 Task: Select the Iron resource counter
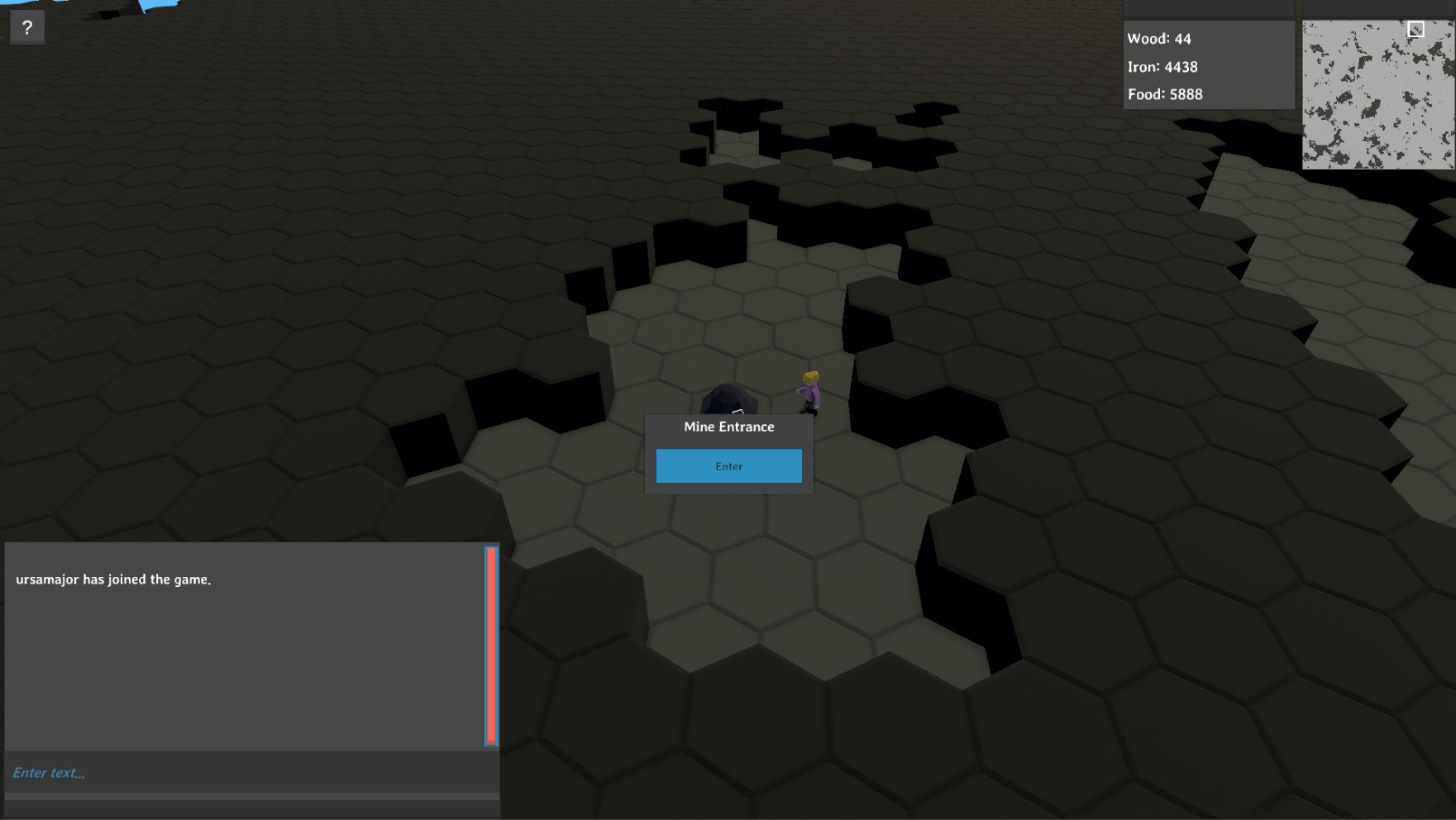pyautogui.click(x=1162, y=67)
